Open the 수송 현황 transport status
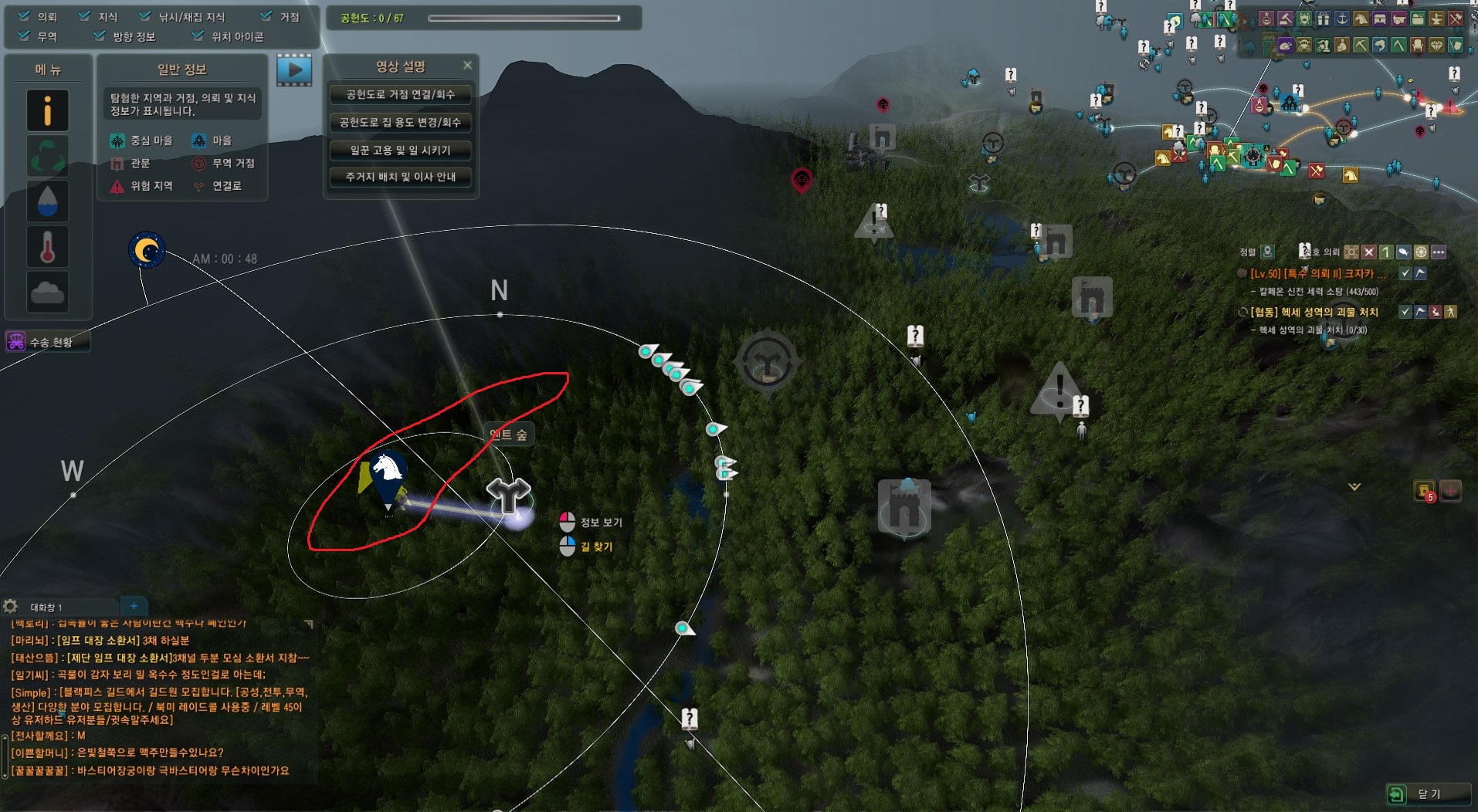The width and height of the screenshot is (1478, 812). tap(48, 341)
